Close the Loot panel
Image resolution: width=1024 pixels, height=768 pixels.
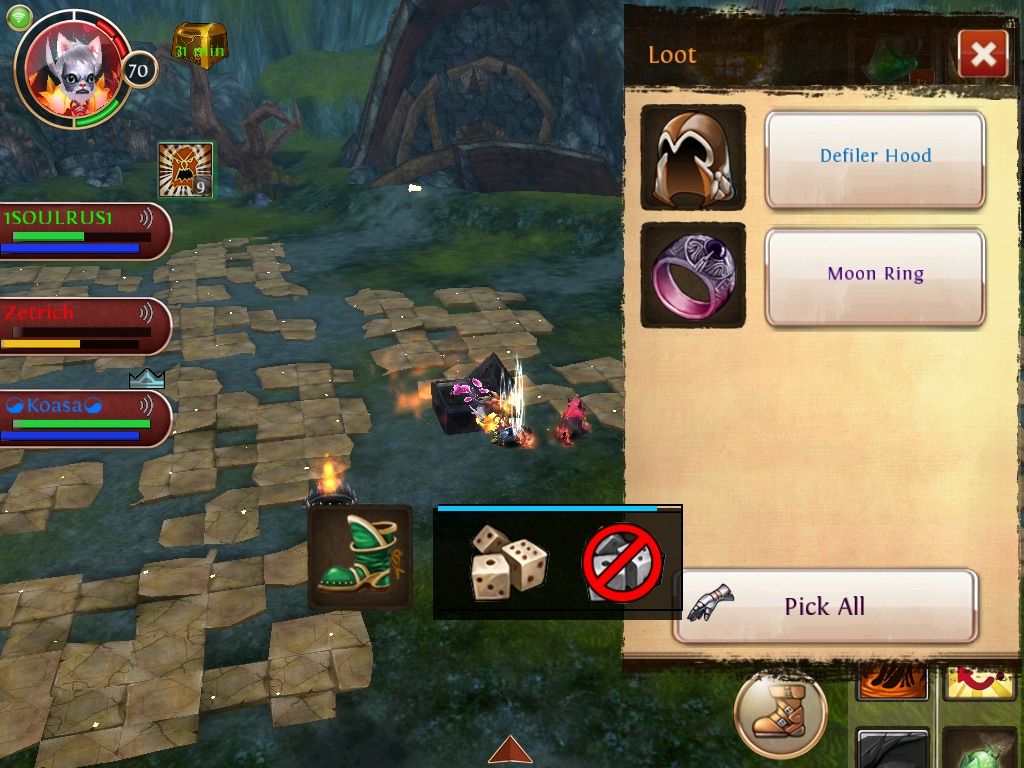pyautogui.click(x=982, y=54)
